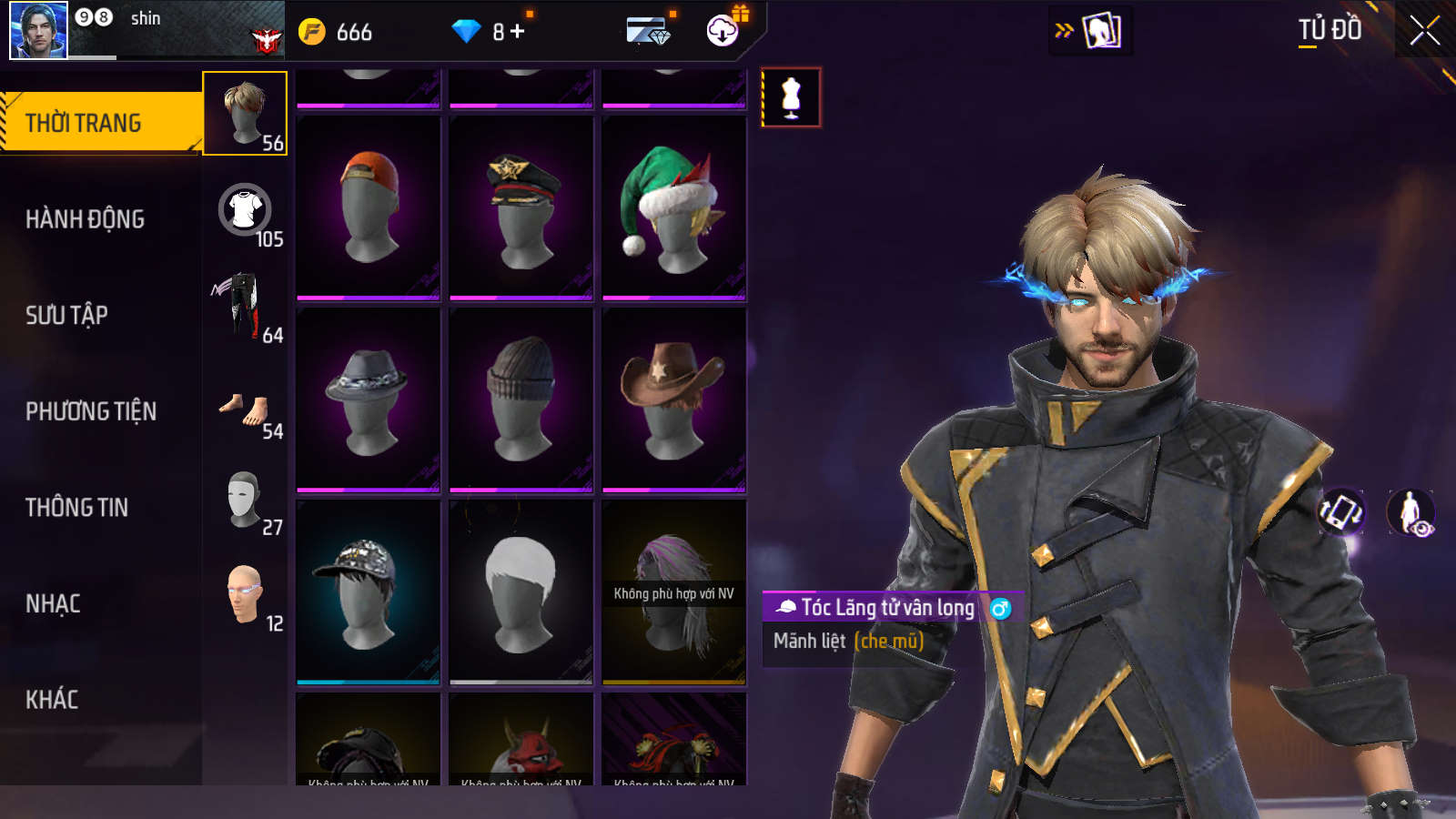
Task: Open the HÀNH ĐỘNG menu section
Action: tap(85, 219)
